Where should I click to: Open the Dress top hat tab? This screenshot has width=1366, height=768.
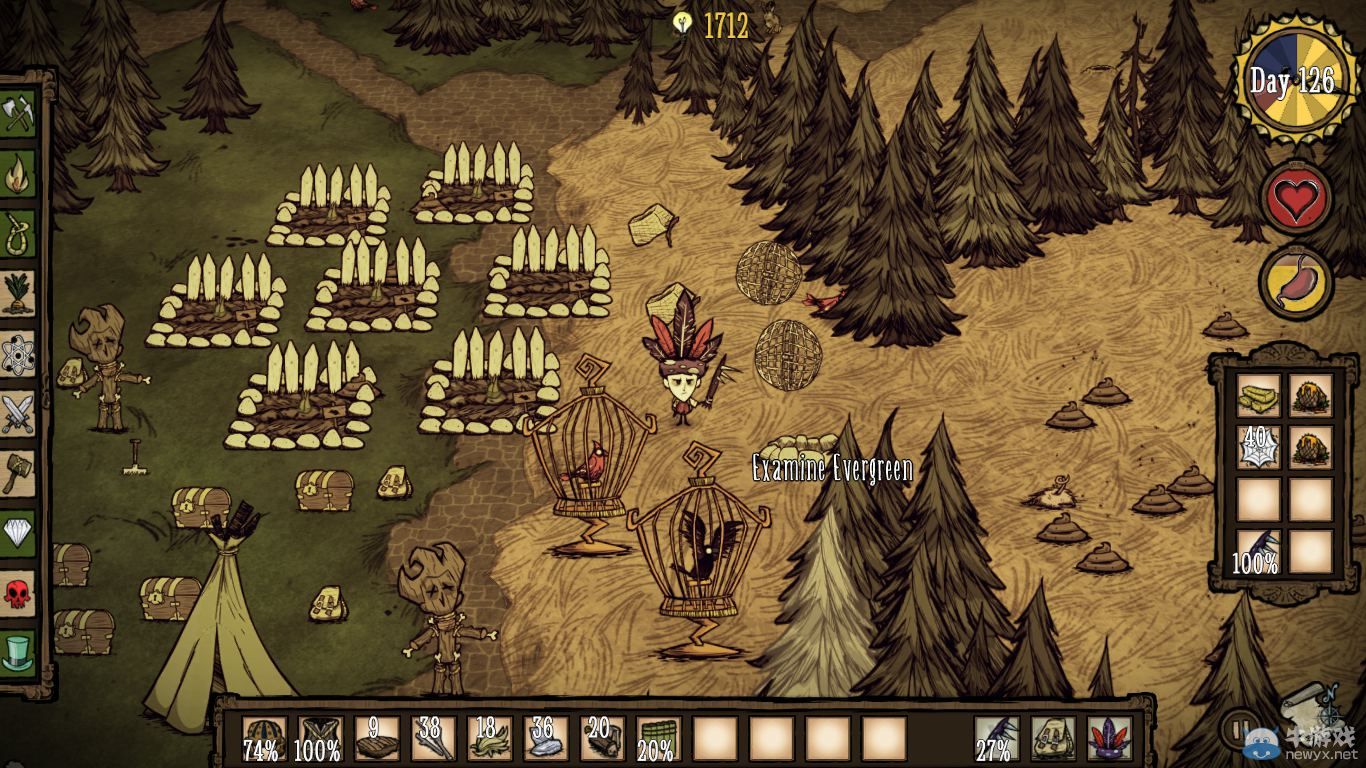tap(18, 650)
